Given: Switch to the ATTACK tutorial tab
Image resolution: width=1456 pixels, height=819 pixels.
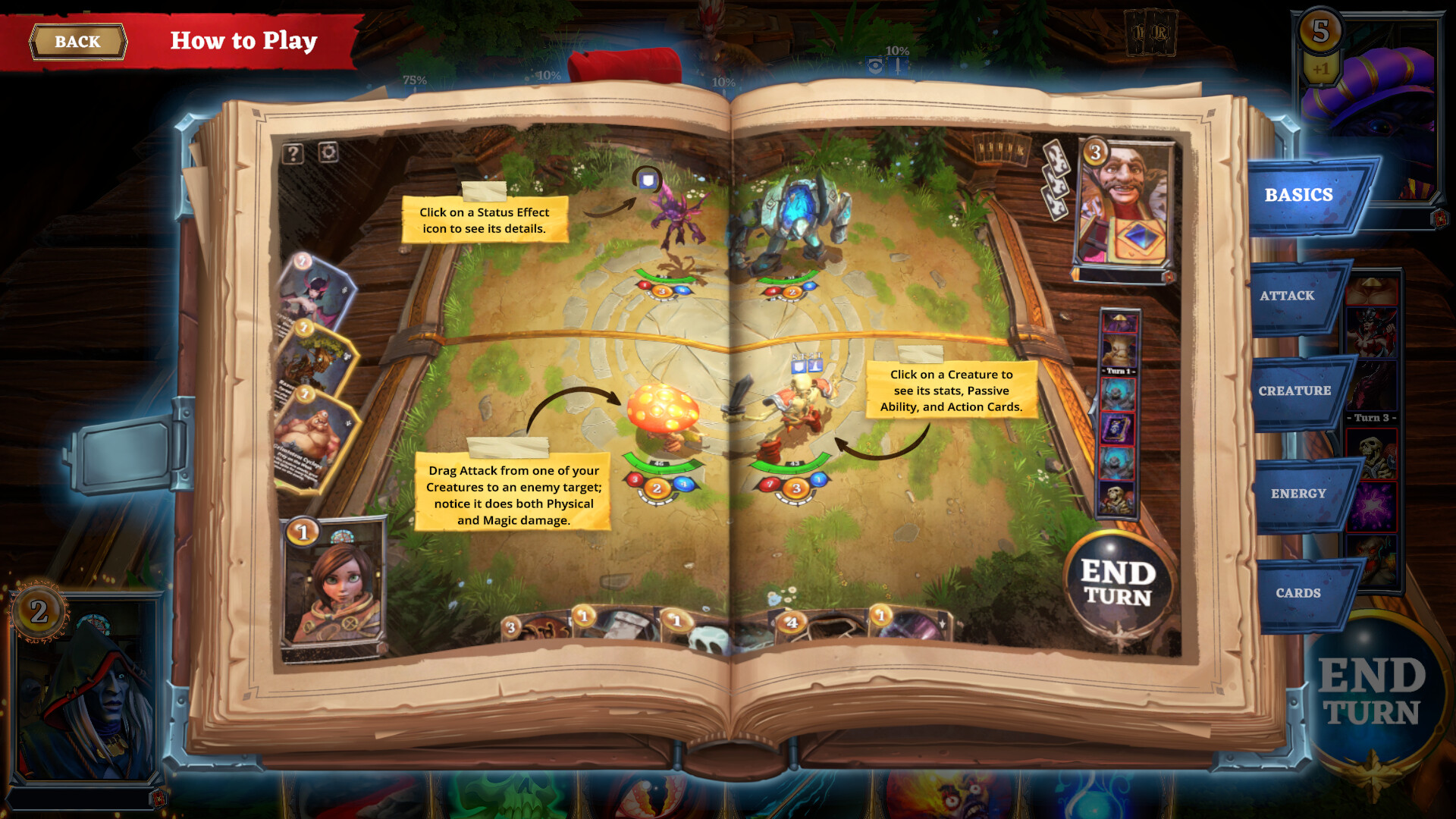Looking at the screenshot, I should point(1289,295).
